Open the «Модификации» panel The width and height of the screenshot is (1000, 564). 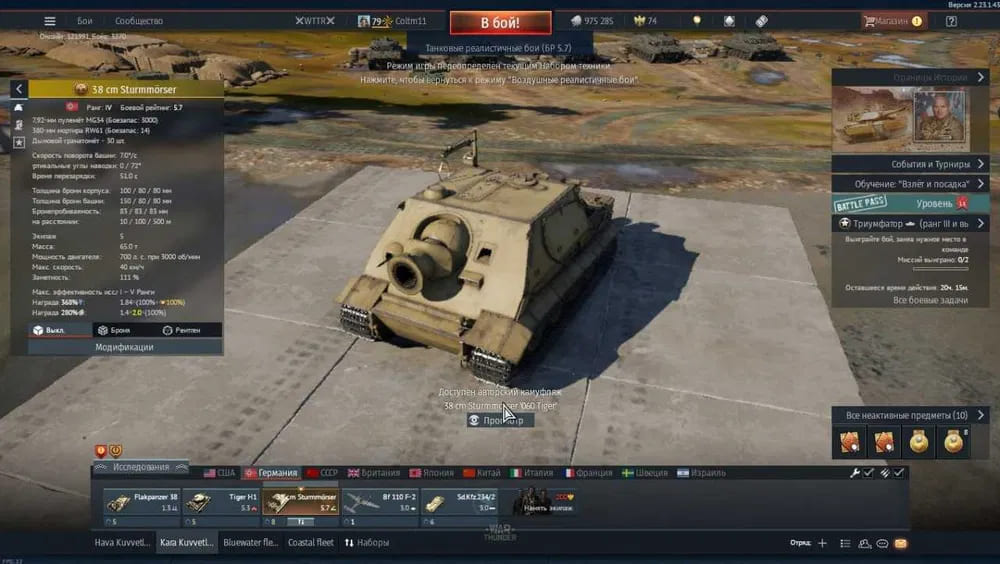click(124, 347)
